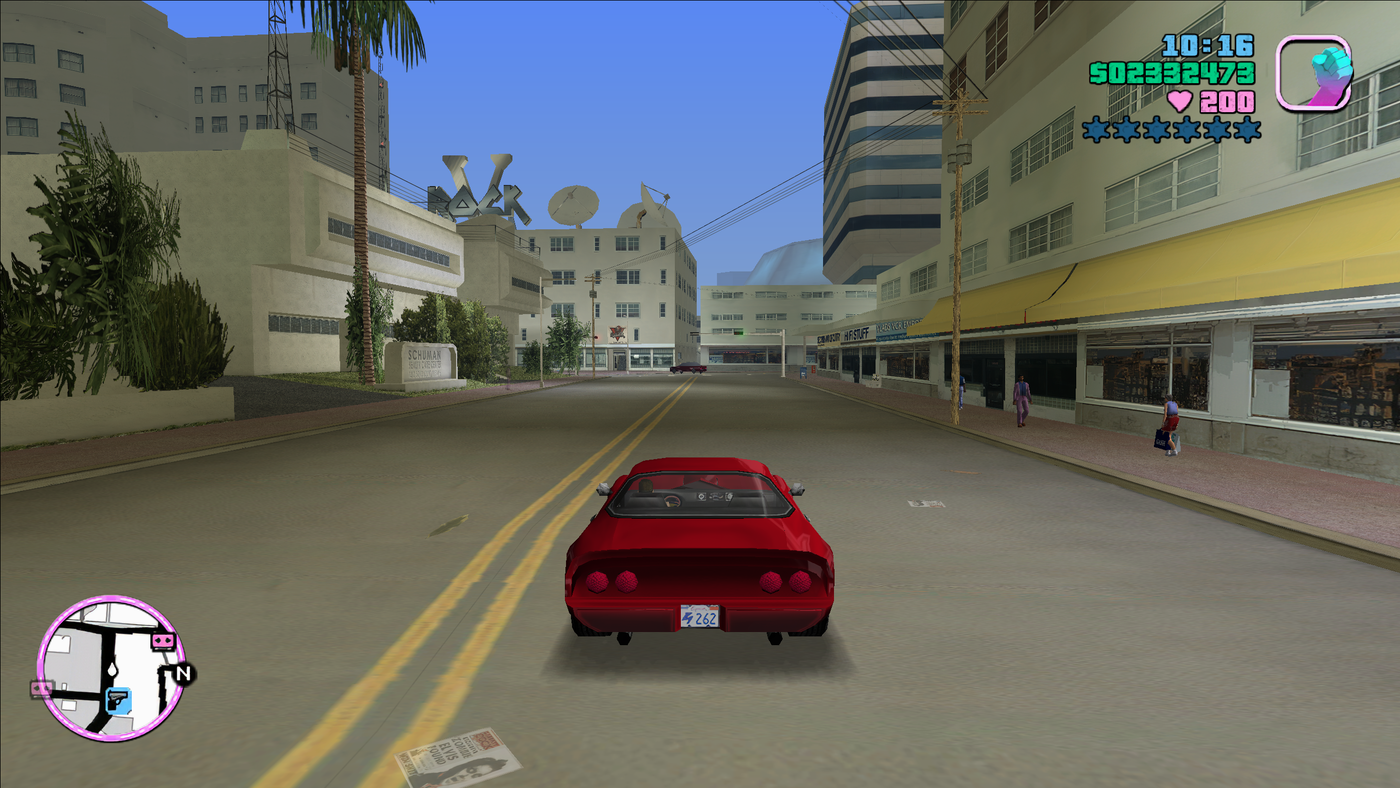The width and height of the screenshot is (1400, 788).
Task: Click the pistol pickup icon on the minimap
Action: tap(118, 700)
